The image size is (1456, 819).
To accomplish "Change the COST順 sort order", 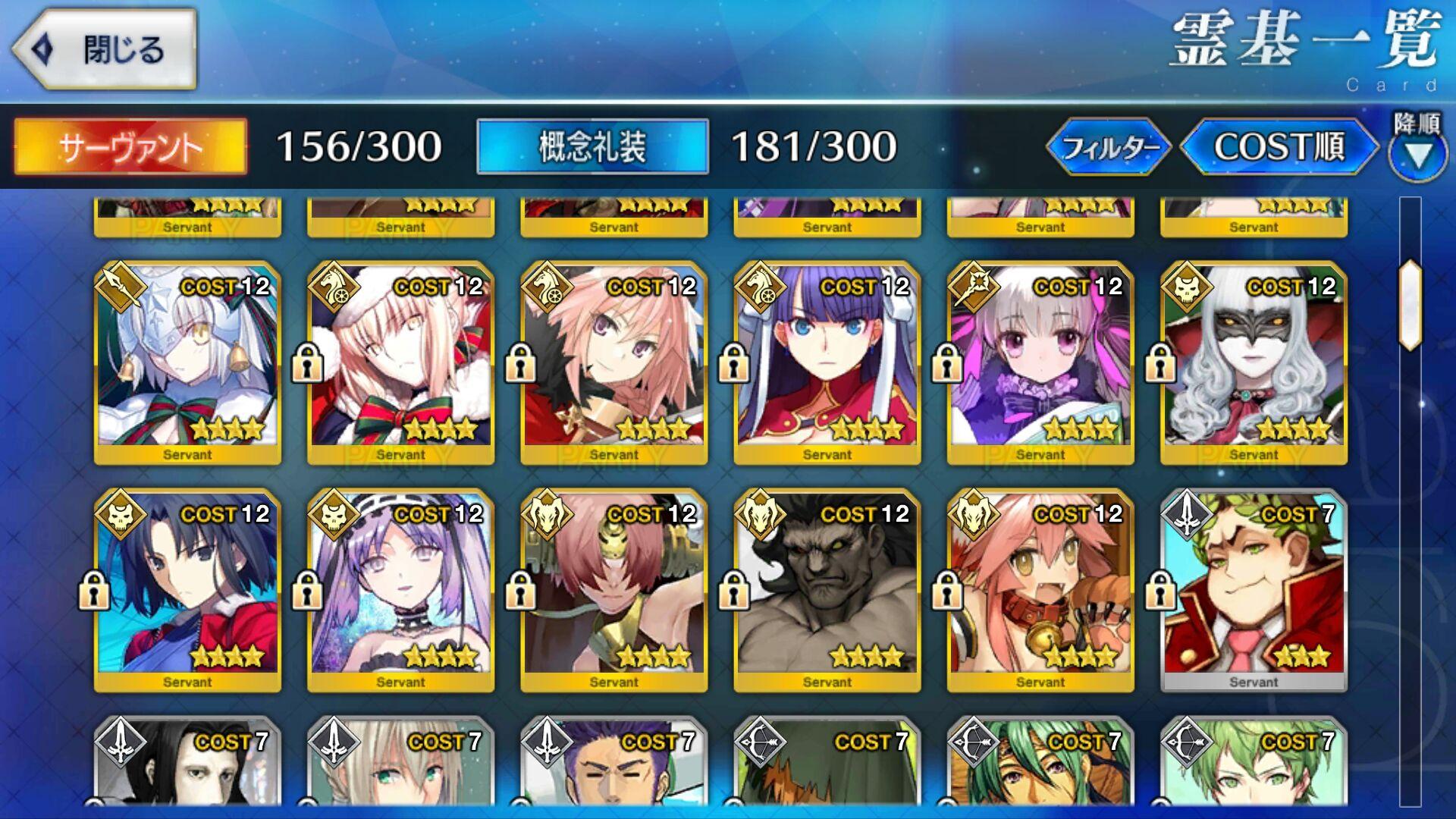I will [1279, 146].
